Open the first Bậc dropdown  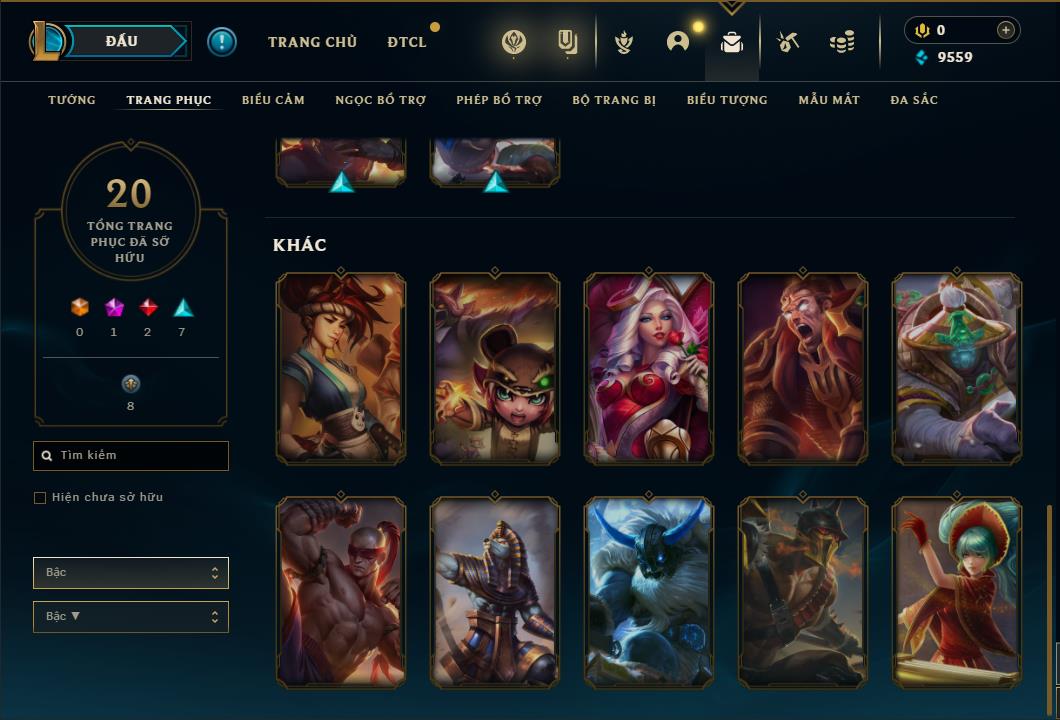pyautogui.click(x=131, y=573)
